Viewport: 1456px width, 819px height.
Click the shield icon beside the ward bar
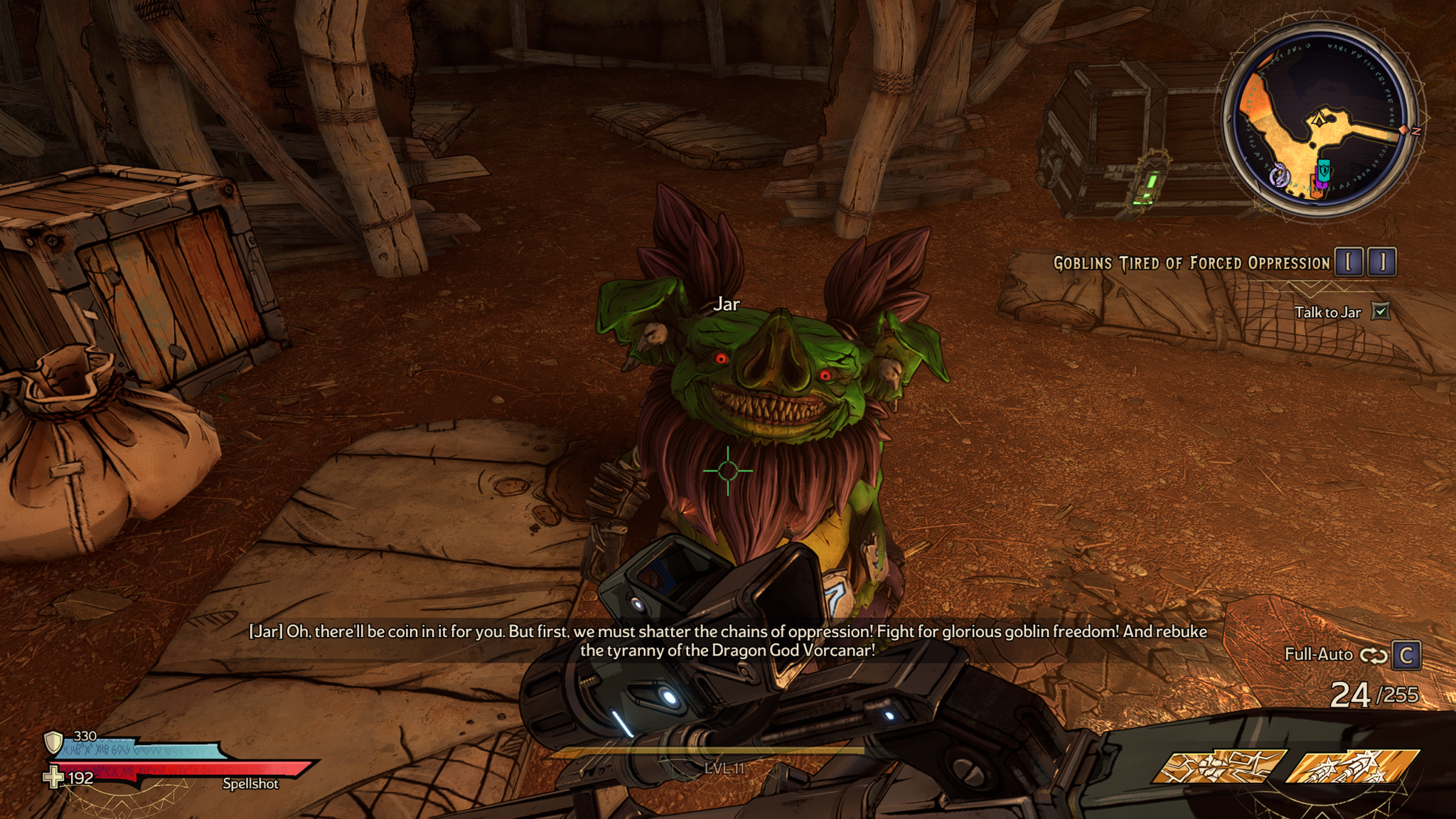click(54, 742)
